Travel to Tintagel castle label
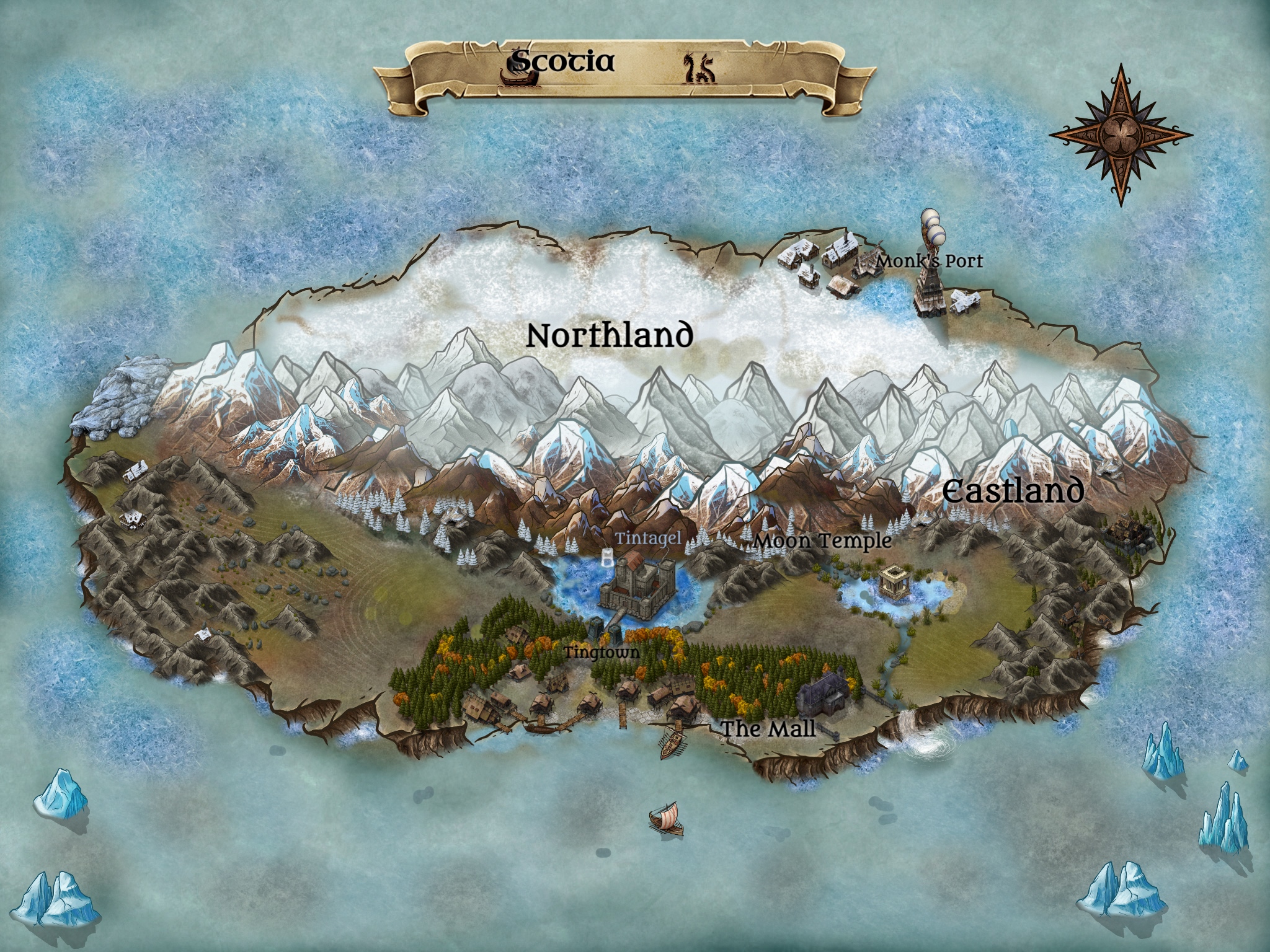The image size is (1270, 952). [x=648, y=538]
